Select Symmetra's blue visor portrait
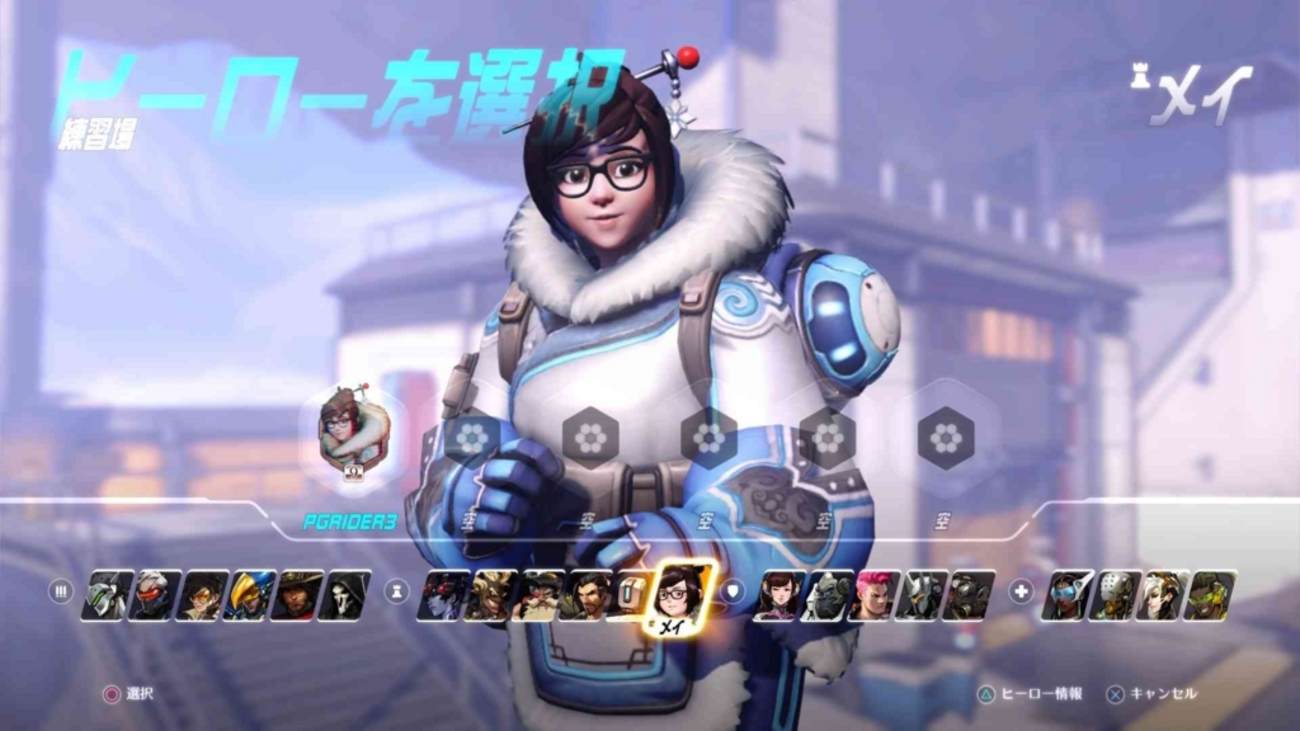This screenshot has width=1300, height=731. 1065,595
